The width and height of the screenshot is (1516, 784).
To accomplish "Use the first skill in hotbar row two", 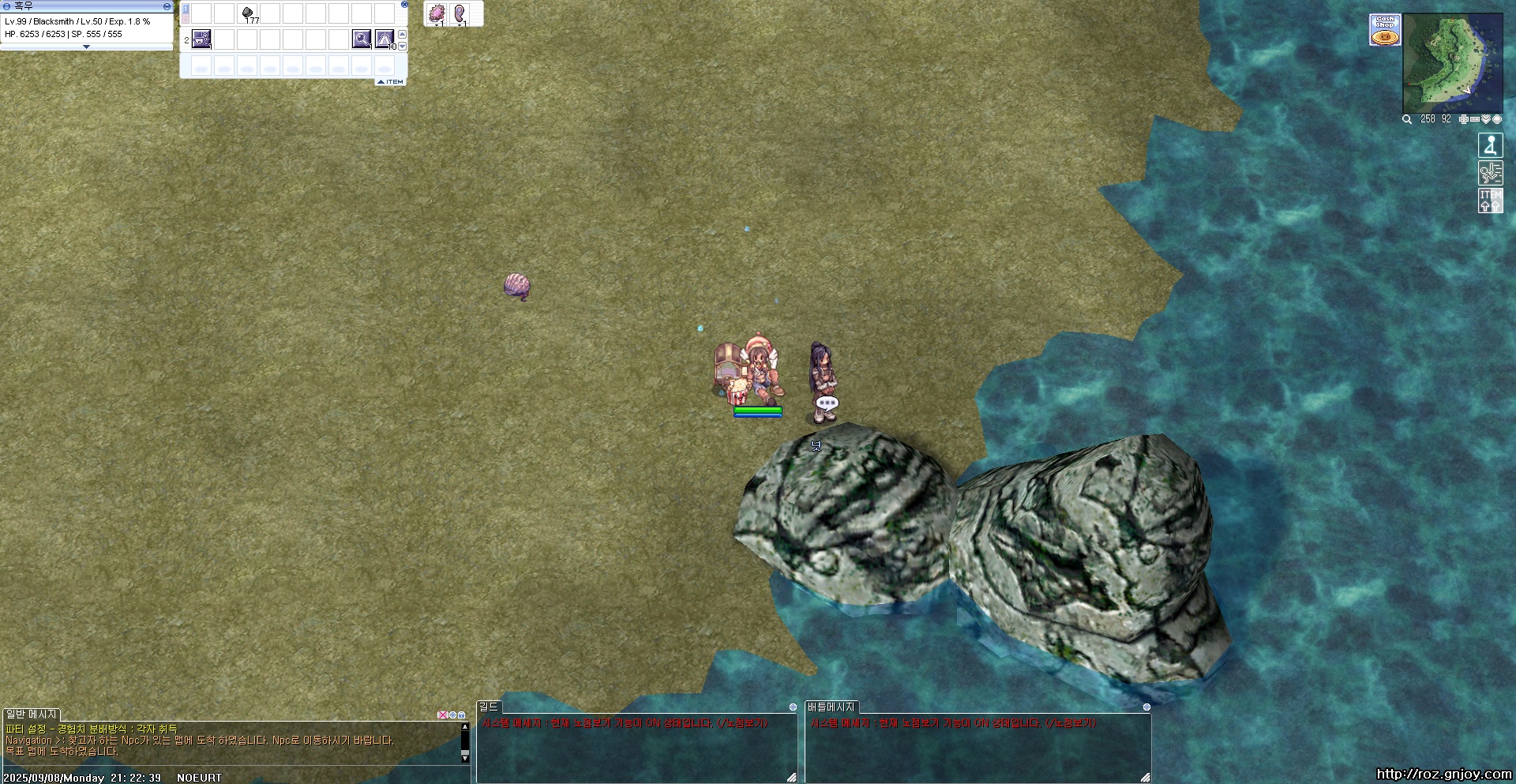I will 201,39.
